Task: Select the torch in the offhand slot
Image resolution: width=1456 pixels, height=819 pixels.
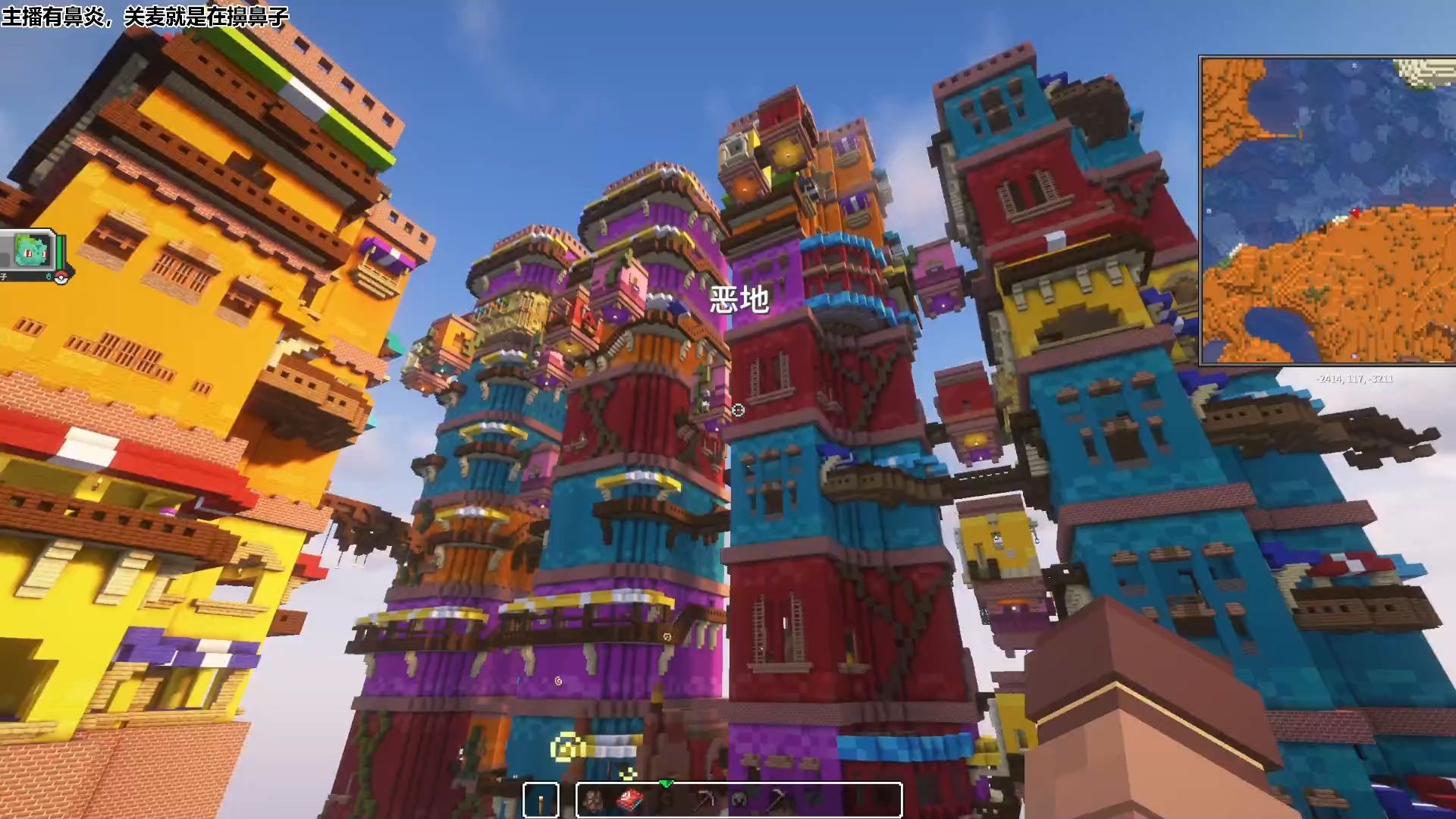Action: [541, 800]
